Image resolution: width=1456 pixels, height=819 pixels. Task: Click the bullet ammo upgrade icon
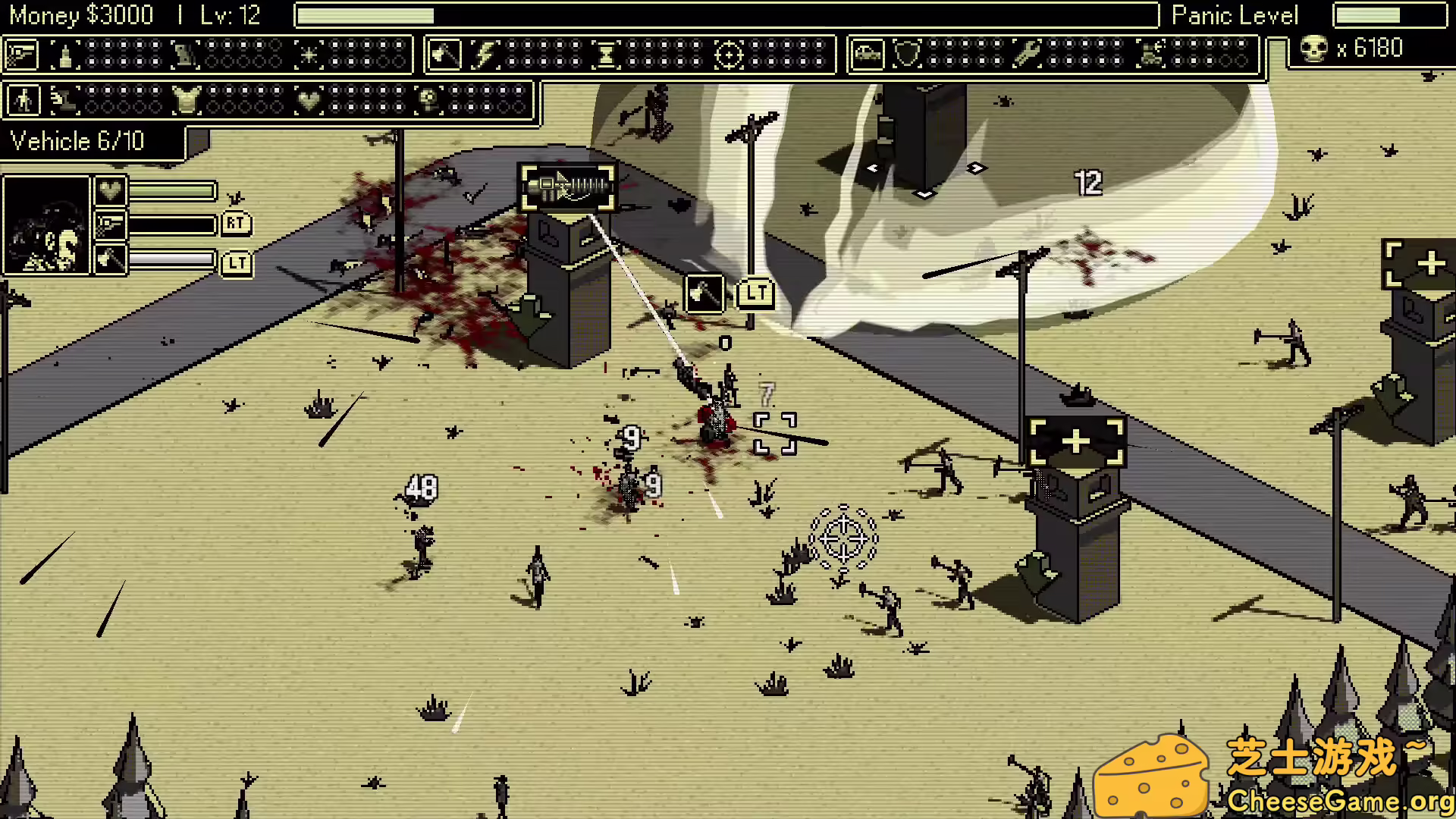(x=64, y=55)
